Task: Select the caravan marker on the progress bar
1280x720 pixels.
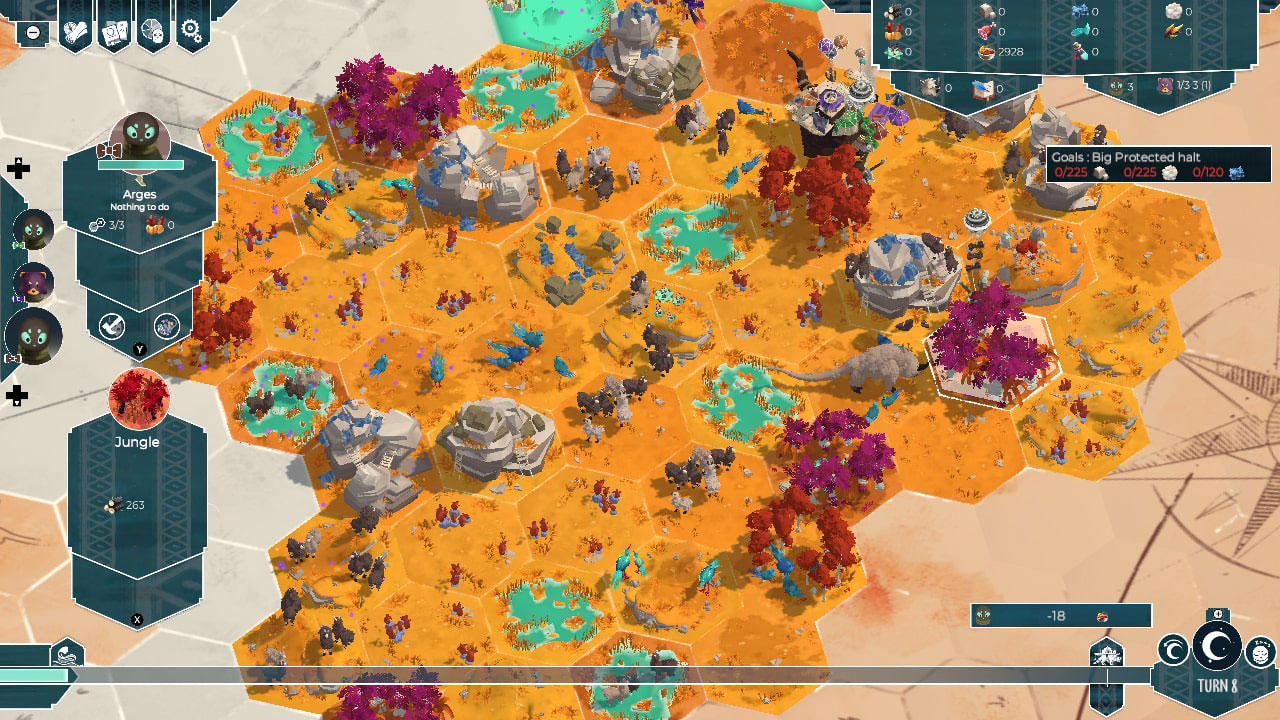Action: [1106, 657]
